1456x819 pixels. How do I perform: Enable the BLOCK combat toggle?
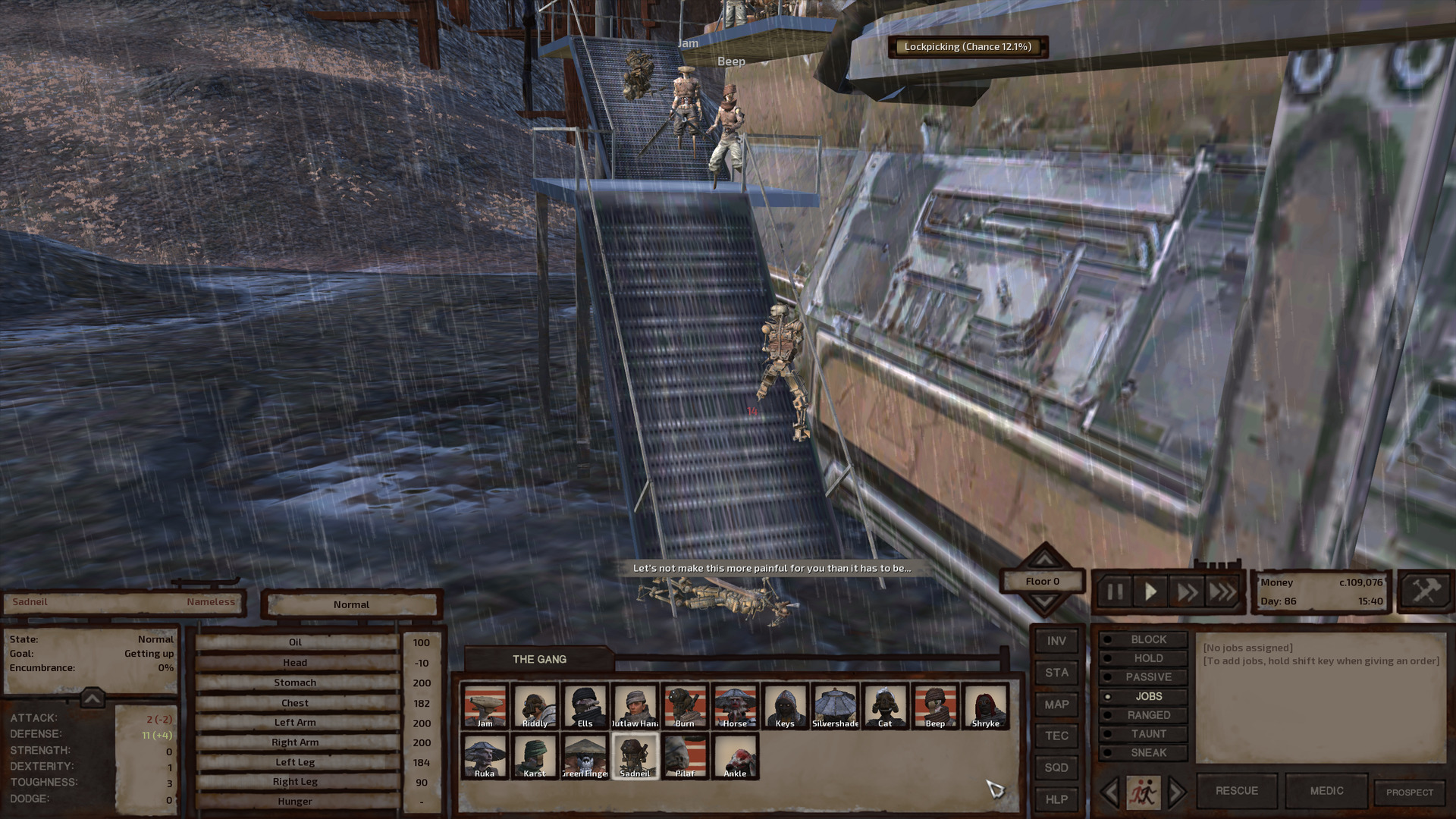[x=1144, y=639]
